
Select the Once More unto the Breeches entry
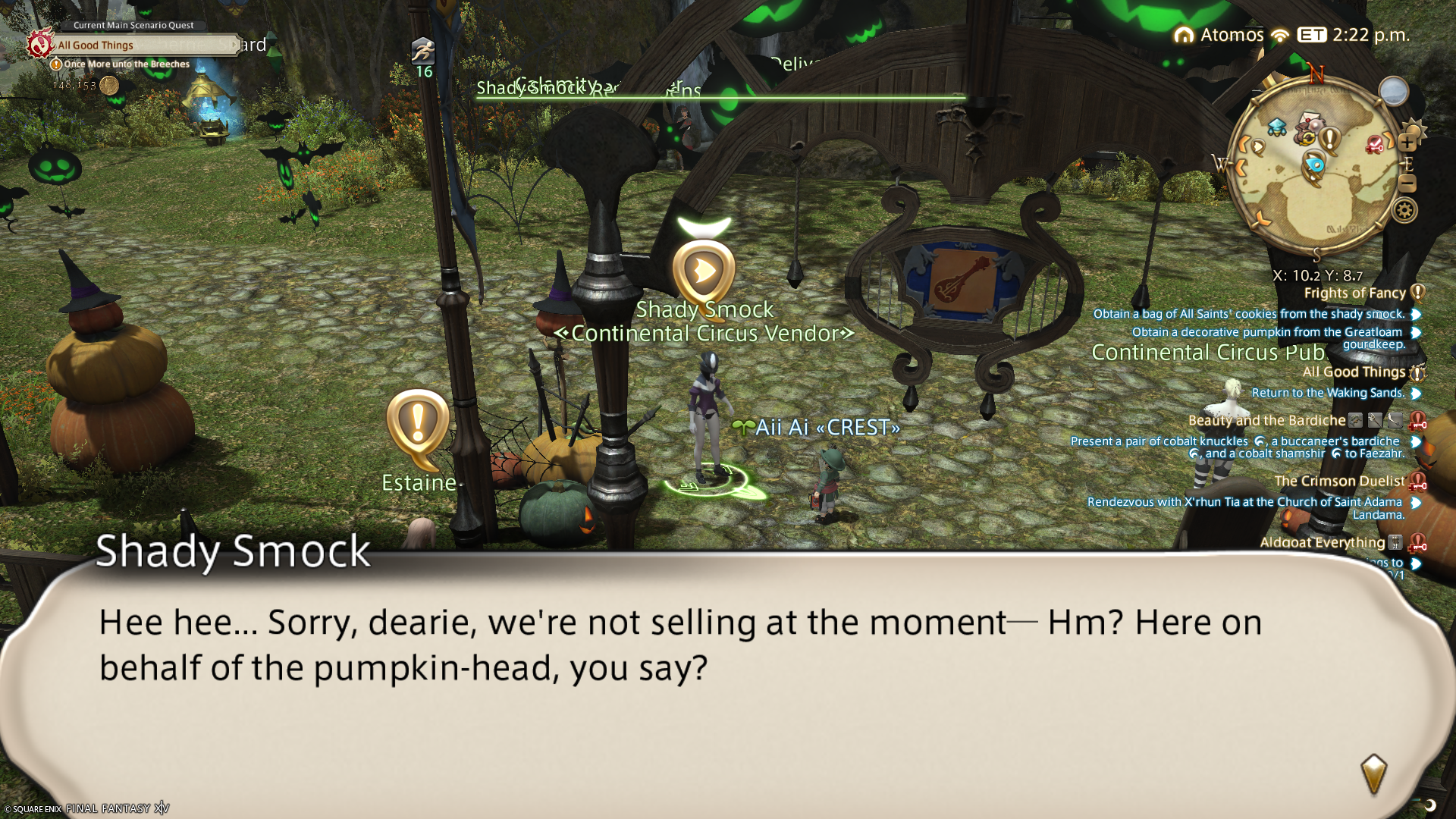[x=127, y=64]
